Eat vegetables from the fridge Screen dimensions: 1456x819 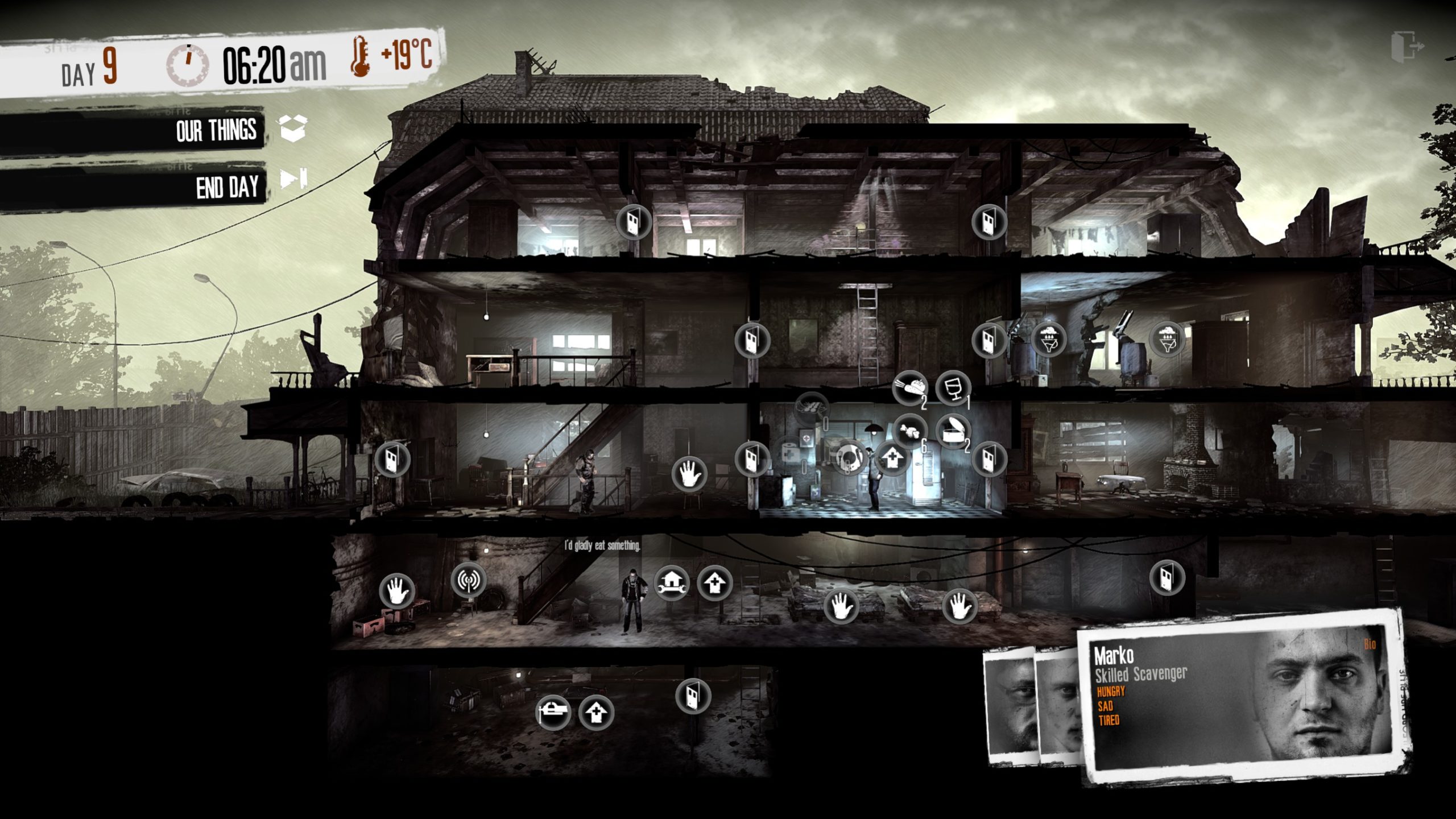point(909,389)
